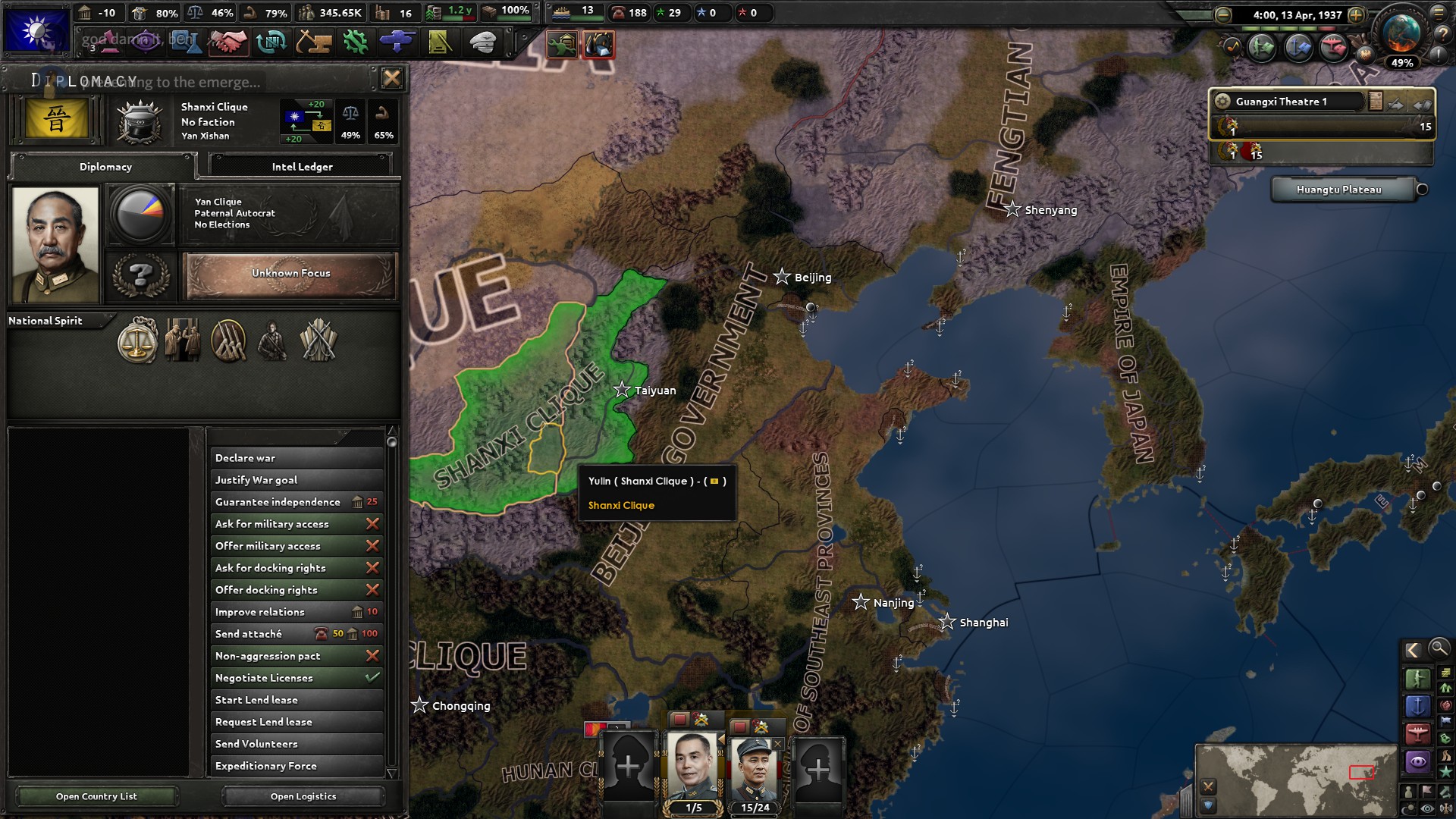The height and width of the screenshot is (819, 1456).
Task: Select the naval anchor map mode icon
Action: pos(1418,705)
